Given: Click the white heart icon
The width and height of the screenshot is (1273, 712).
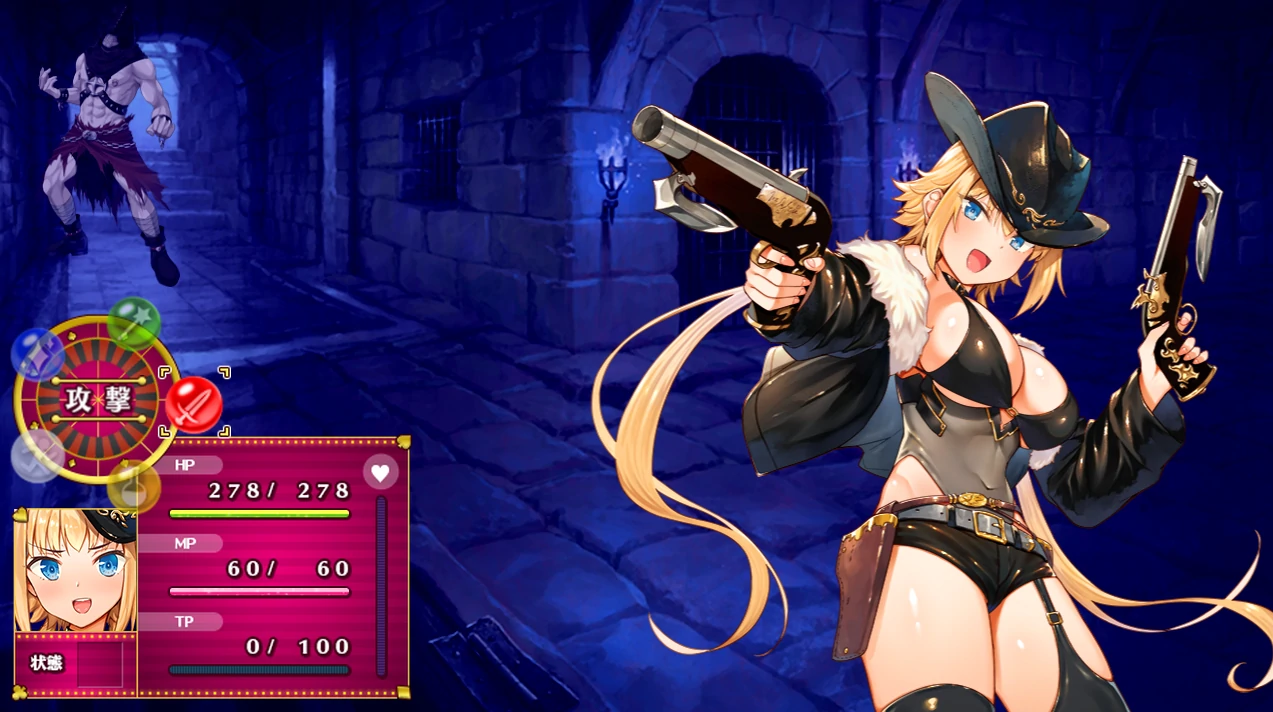Looking at the screenshot, I should coord(380,471).
